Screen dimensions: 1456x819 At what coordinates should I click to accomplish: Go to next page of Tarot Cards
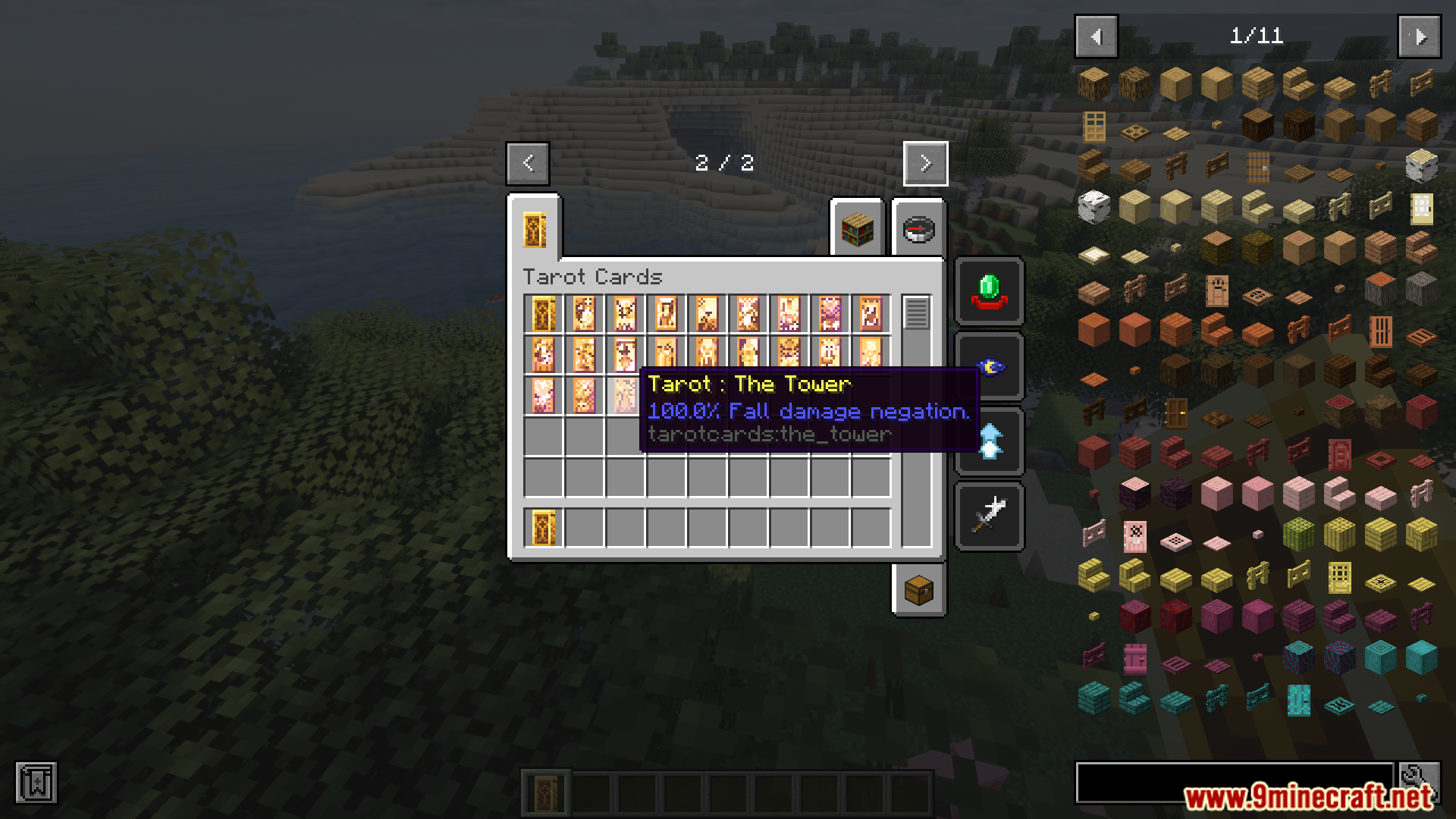(x=924, y=163)
